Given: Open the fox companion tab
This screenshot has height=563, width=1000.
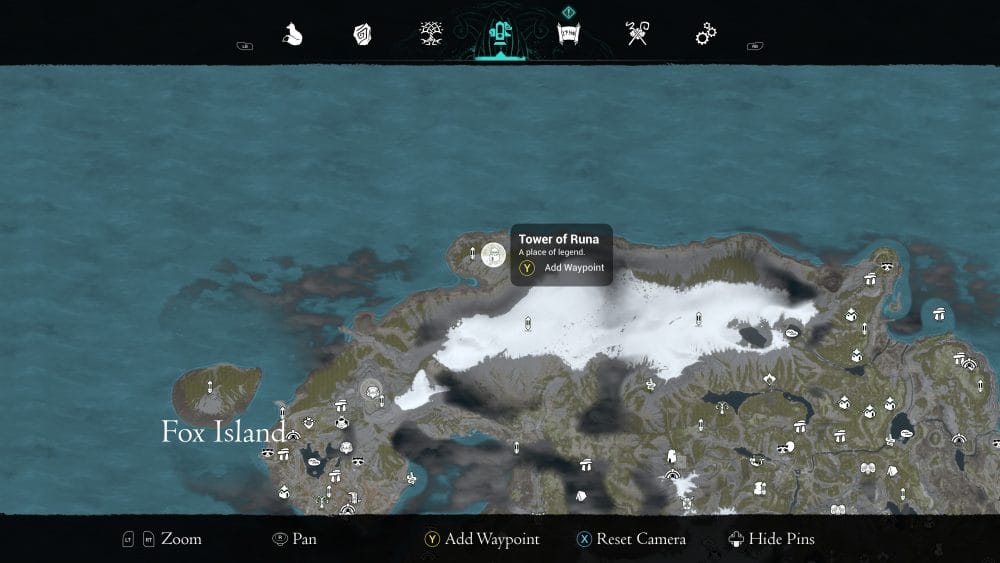Looking at the screenshot, I should click(x=292, y=35).
